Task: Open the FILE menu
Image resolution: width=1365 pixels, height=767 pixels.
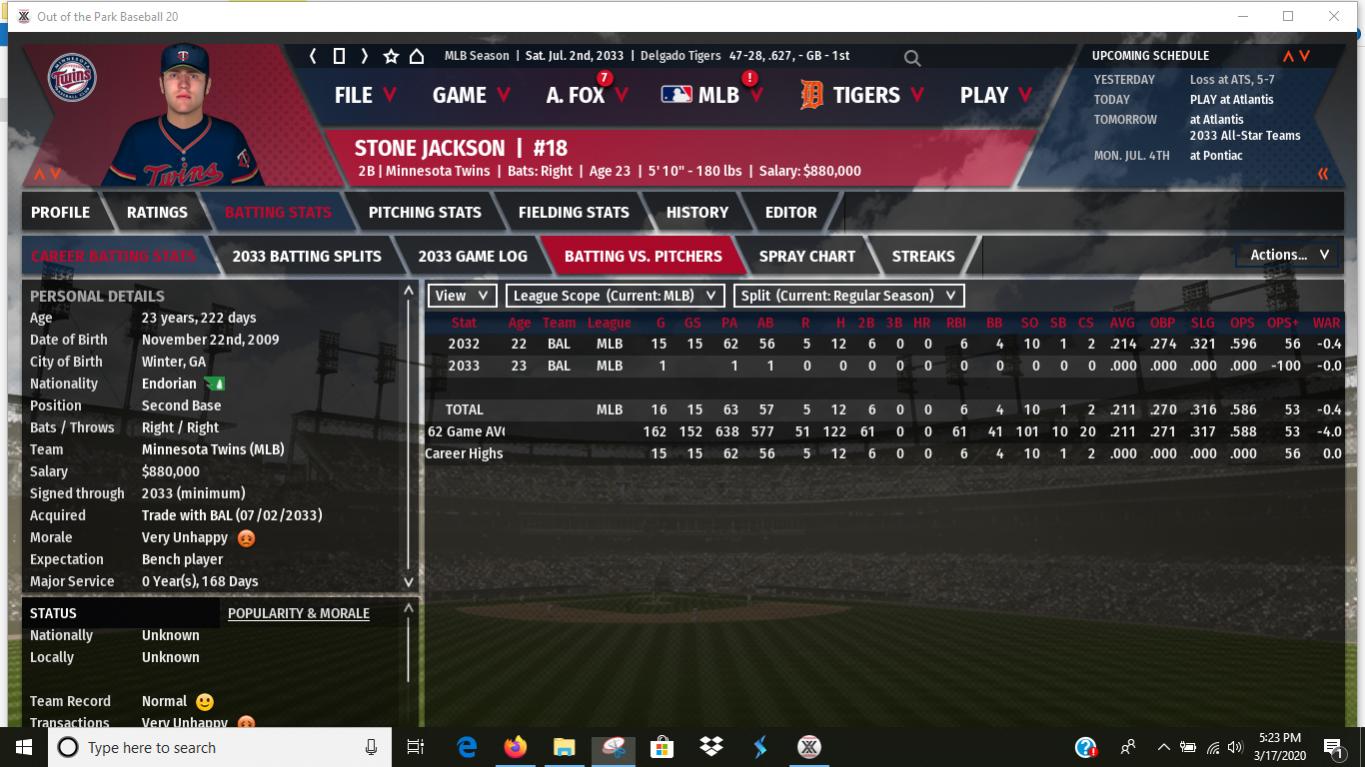Action: [x=365, y=95]
